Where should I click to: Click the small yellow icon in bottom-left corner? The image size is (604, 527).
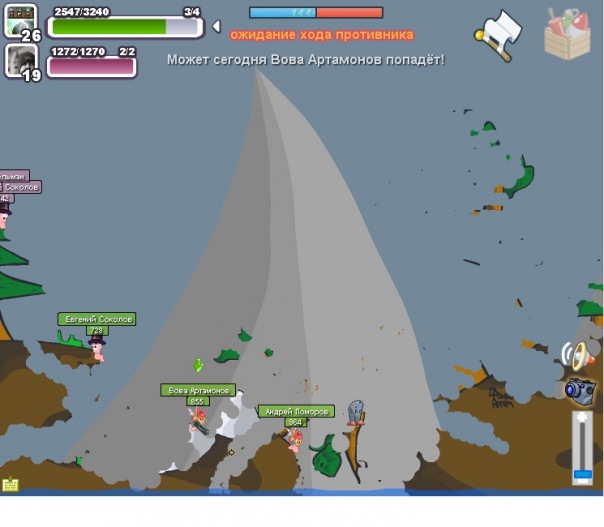coord(10,485)
